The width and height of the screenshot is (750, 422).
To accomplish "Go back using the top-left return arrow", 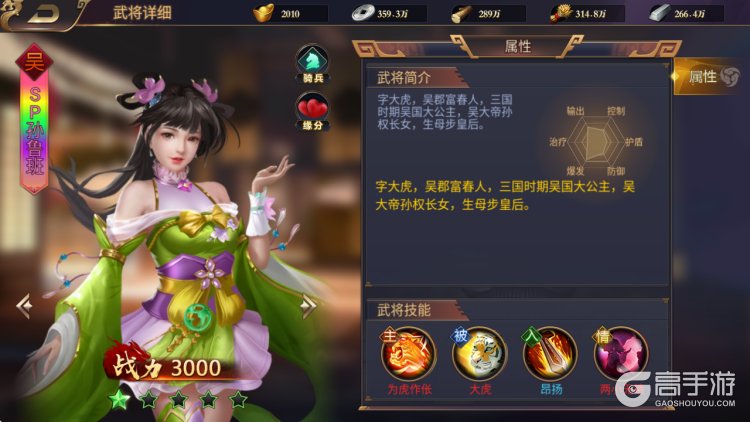I will click(33, 15).
